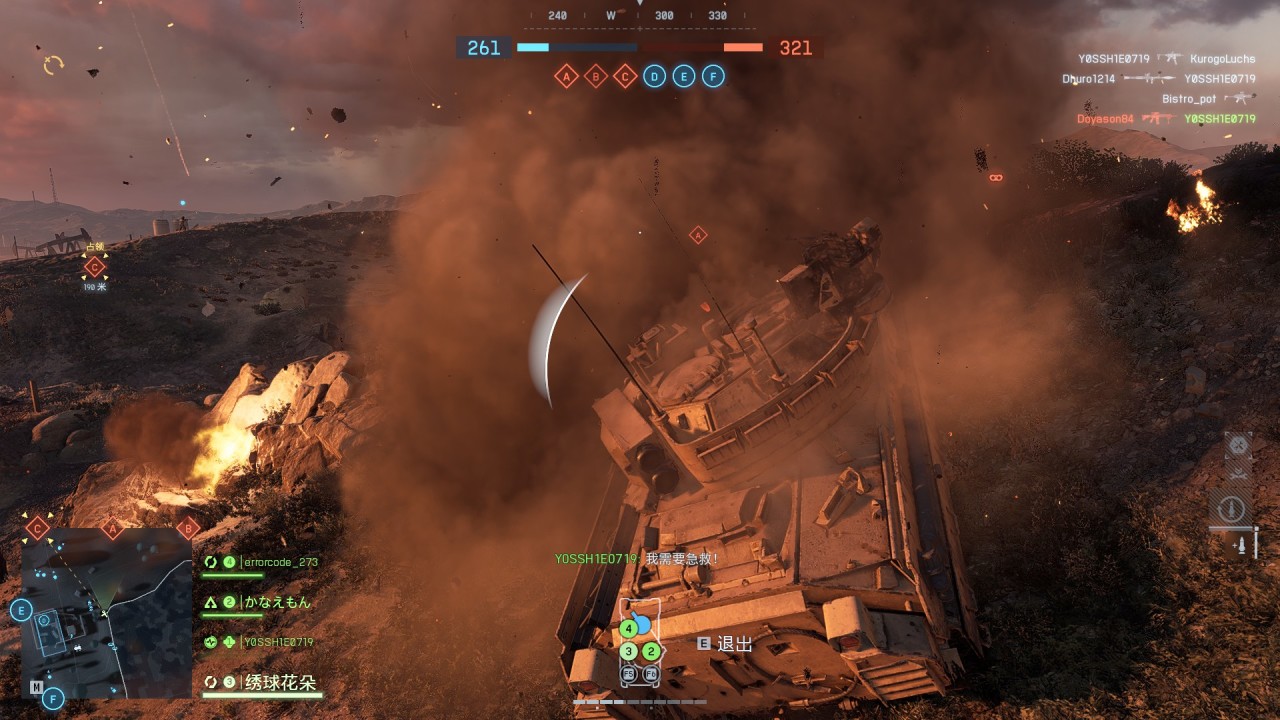
Task: Select objective A in the top capture bar
Action: coord(567,76)
